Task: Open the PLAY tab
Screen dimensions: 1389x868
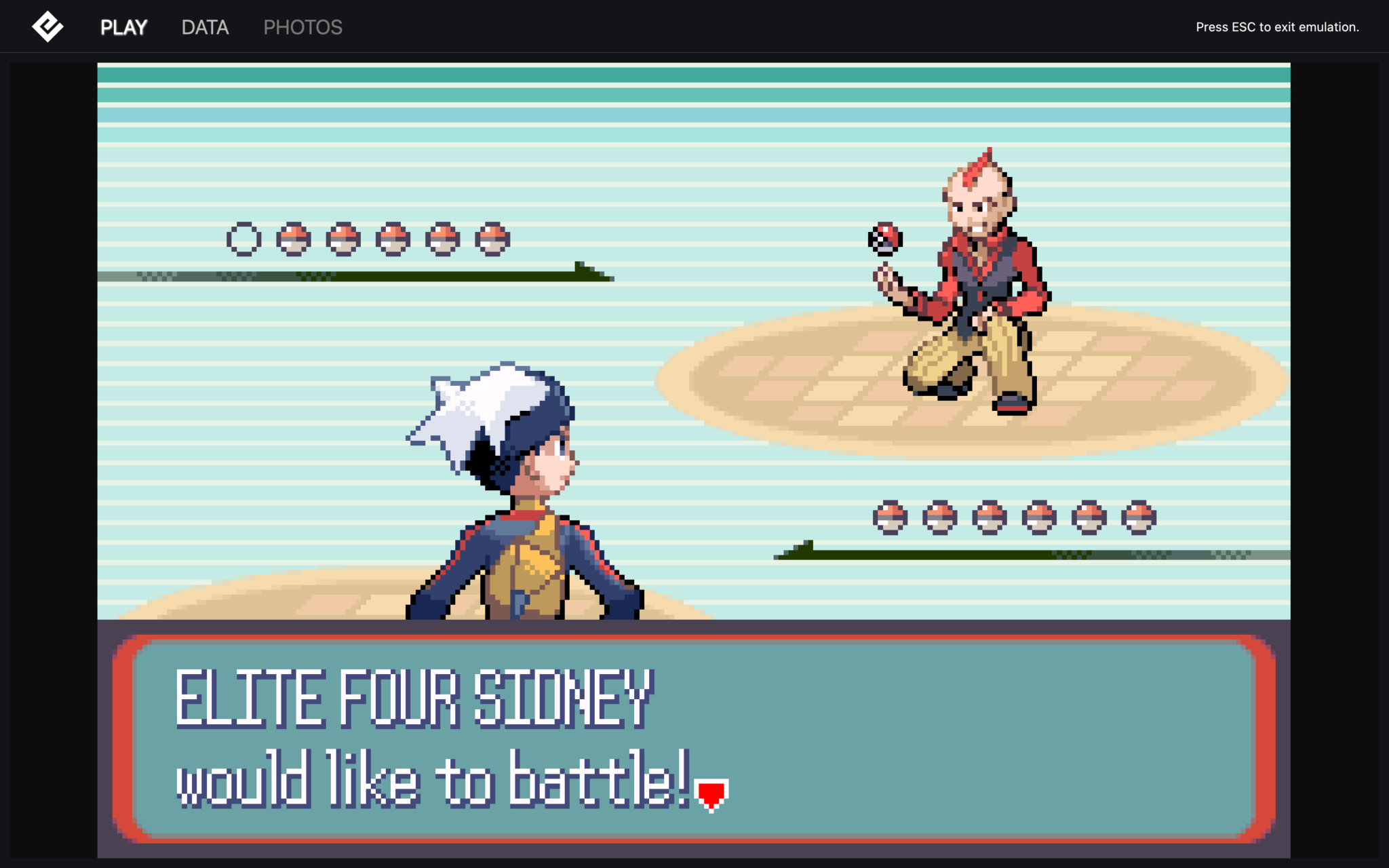Action: point(123,27)
